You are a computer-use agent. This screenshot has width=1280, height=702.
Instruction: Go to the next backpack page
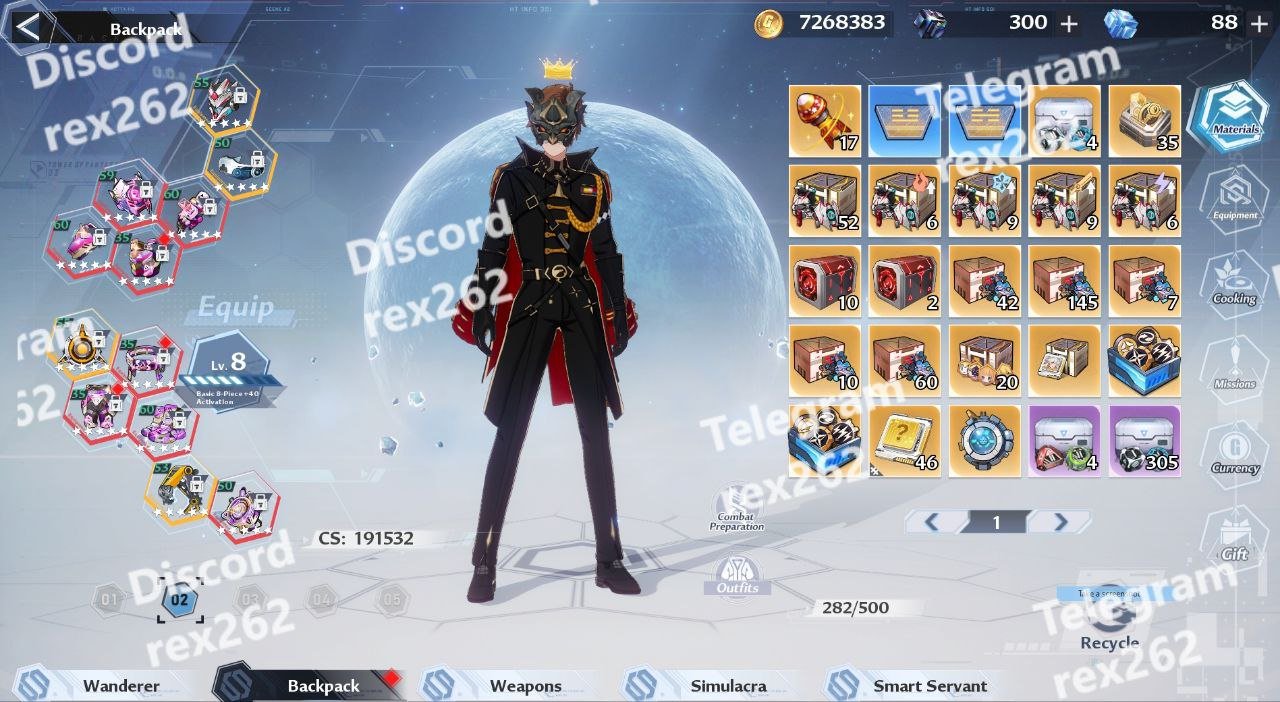click(x=1060, y=521)
